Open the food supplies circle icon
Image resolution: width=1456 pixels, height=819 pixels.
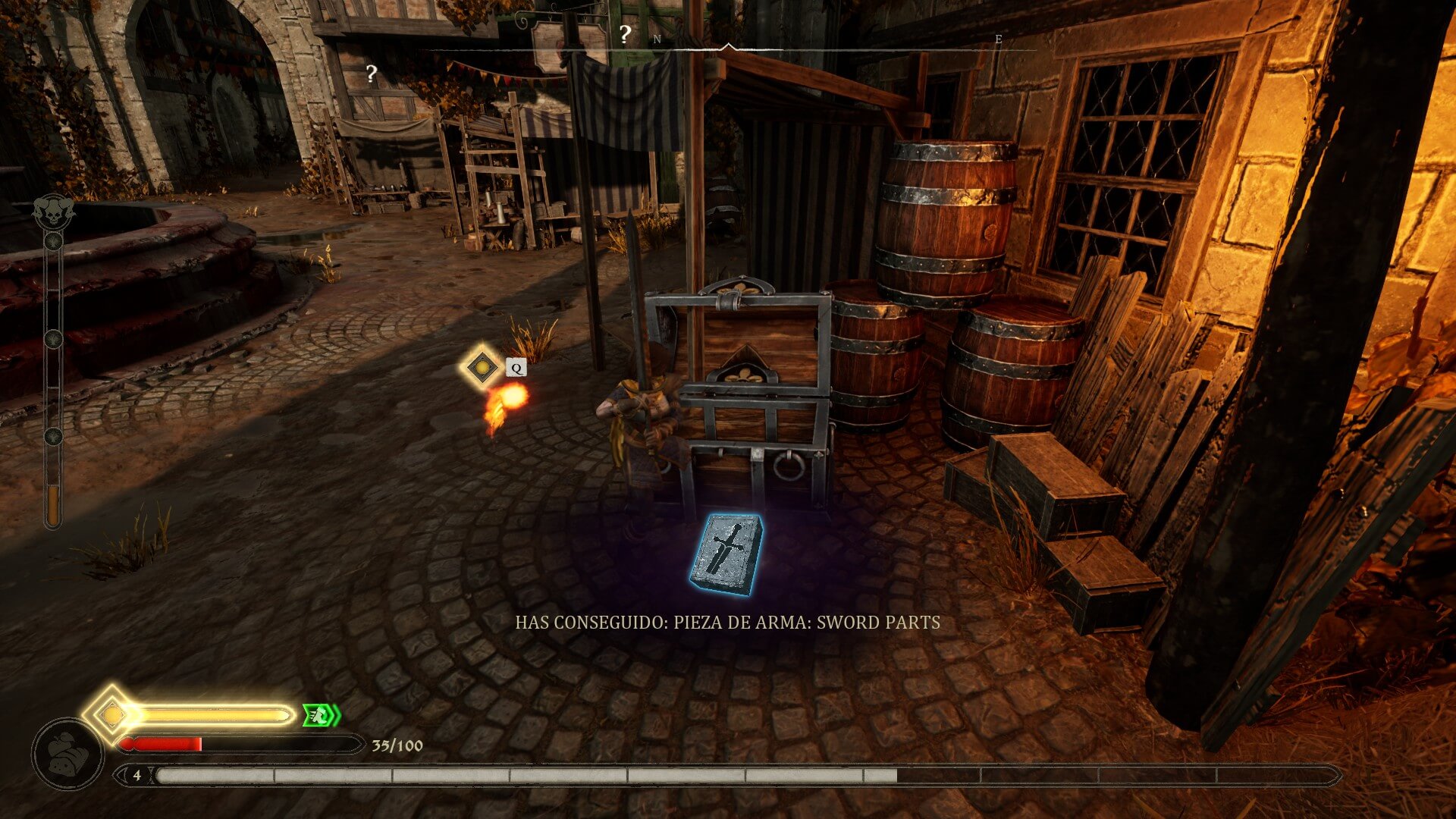67,755
